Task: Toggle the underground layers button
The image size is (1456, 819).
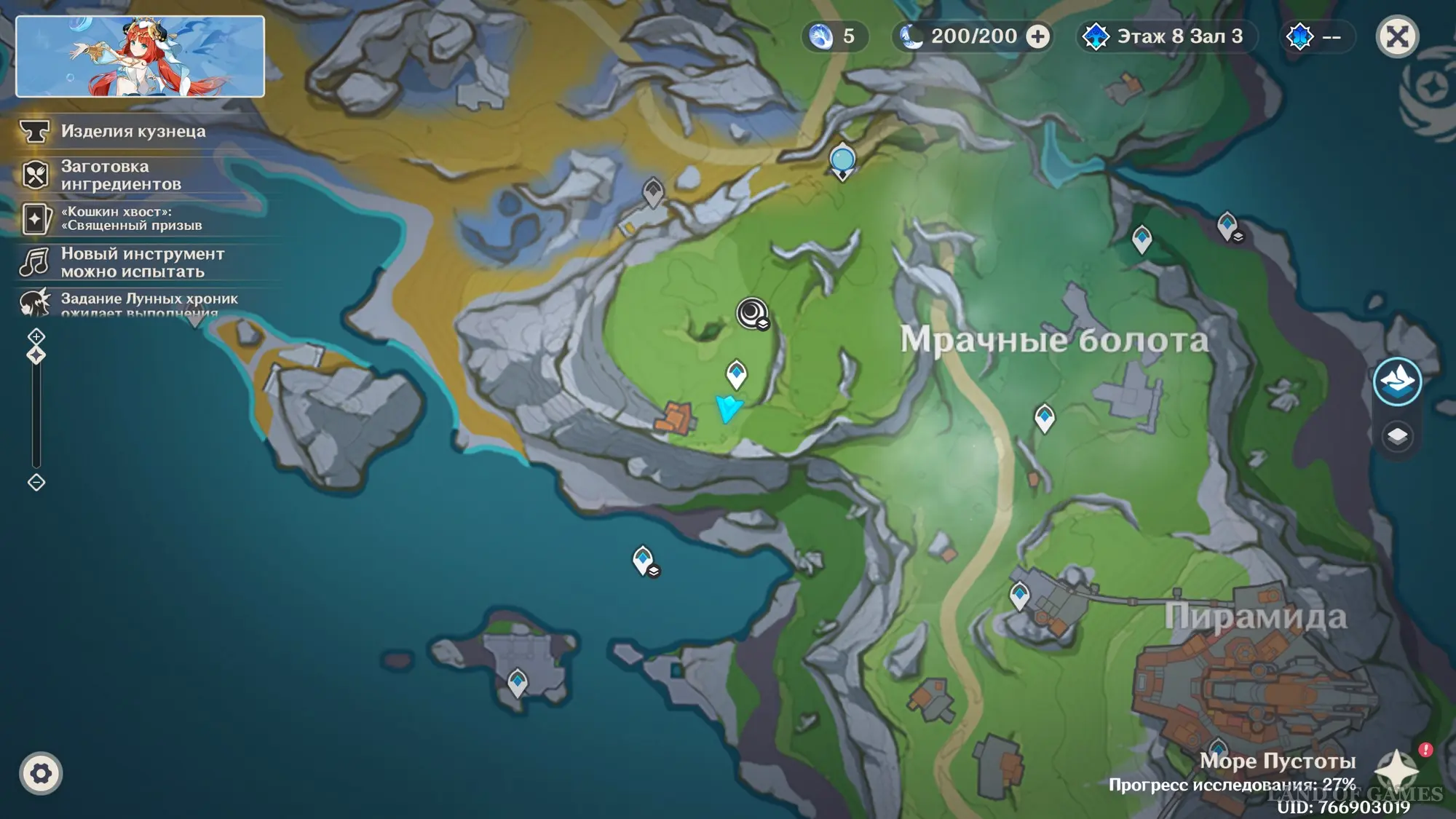Action: pyautogui.click(x=1397, y=436)
